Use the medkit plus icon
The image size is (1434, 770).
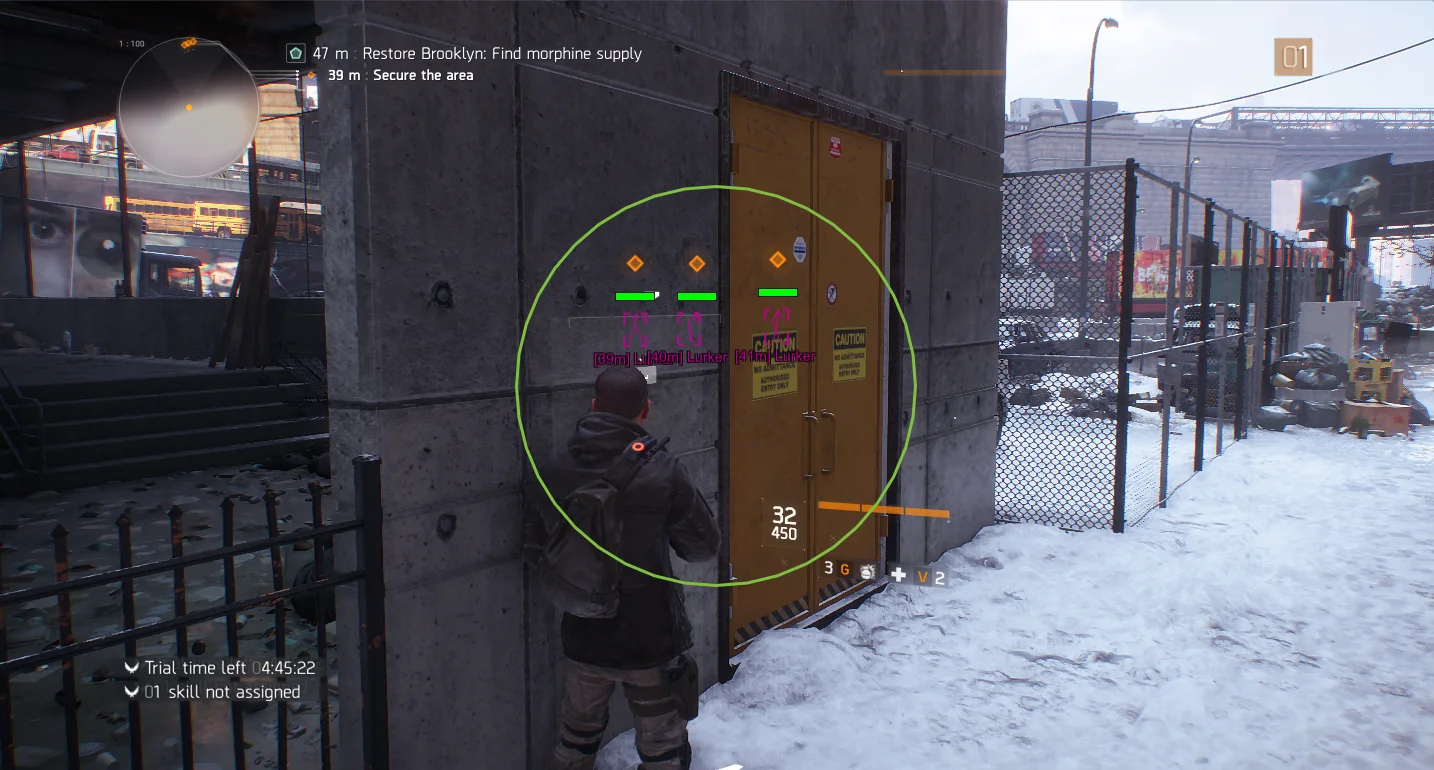tap(899, 575)
